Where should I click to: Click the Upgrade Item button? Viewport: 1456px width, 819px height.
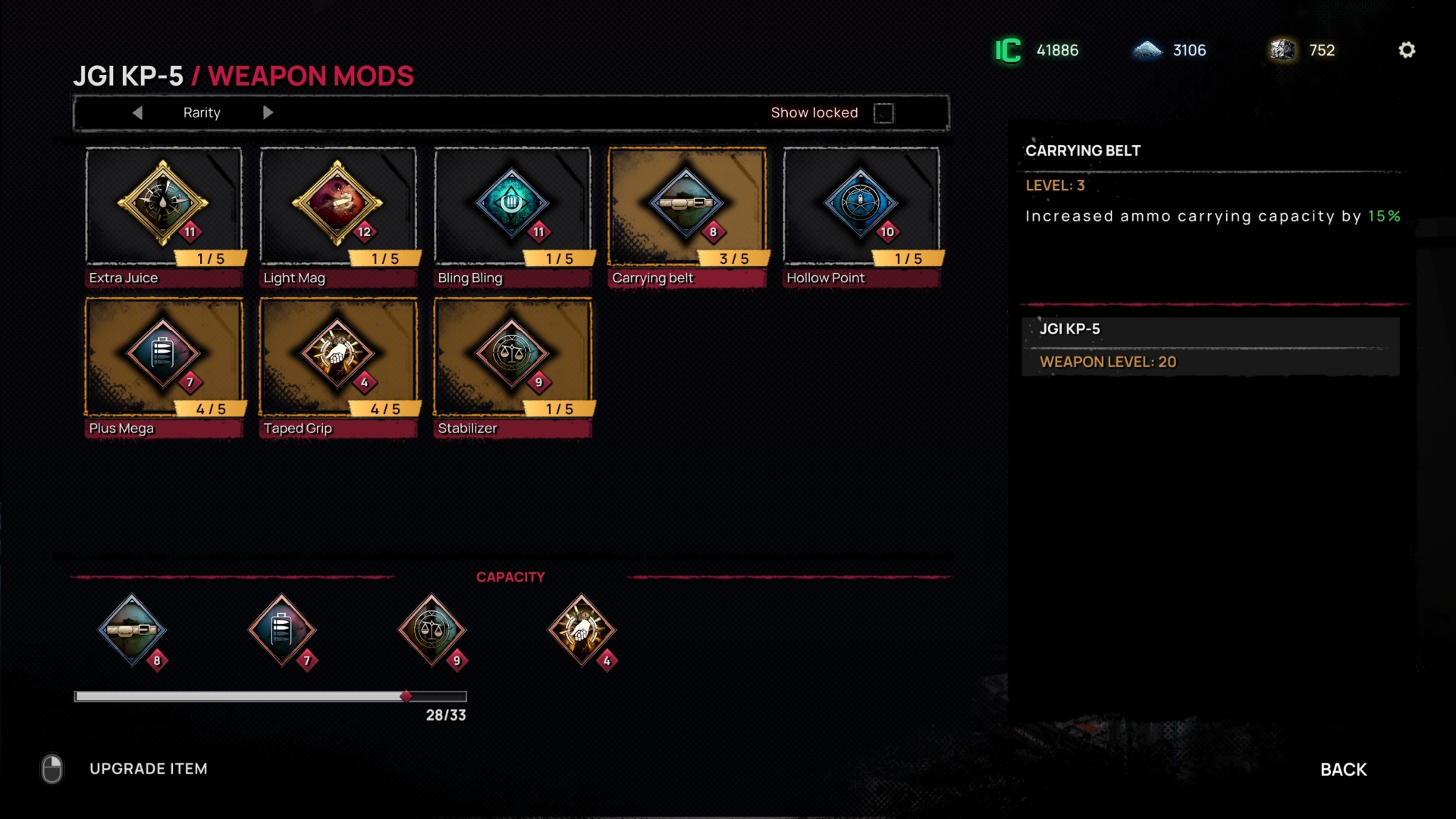pos(149,768)
